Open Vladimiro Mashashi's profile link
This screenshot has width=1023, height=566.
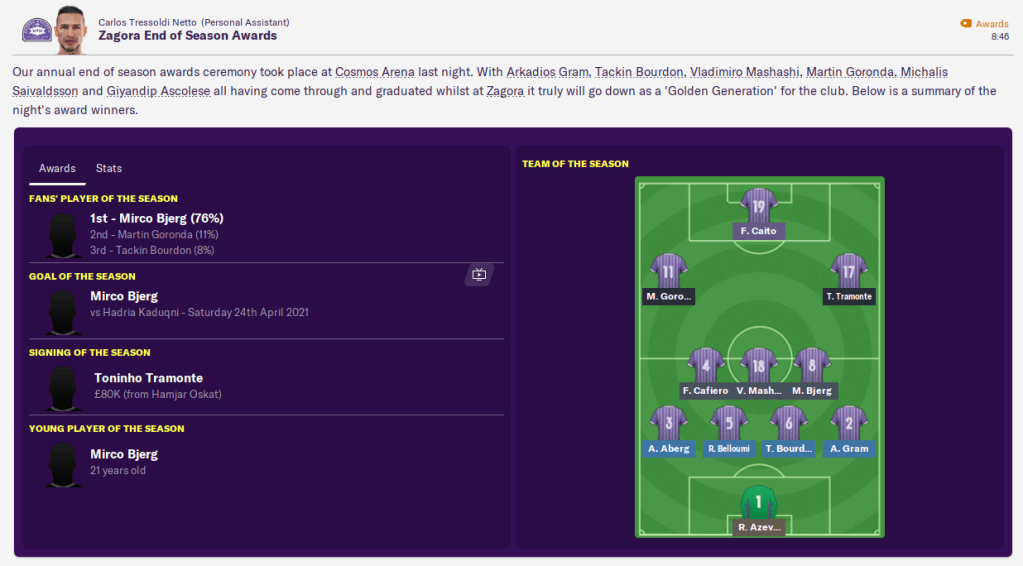coord(743,72)
